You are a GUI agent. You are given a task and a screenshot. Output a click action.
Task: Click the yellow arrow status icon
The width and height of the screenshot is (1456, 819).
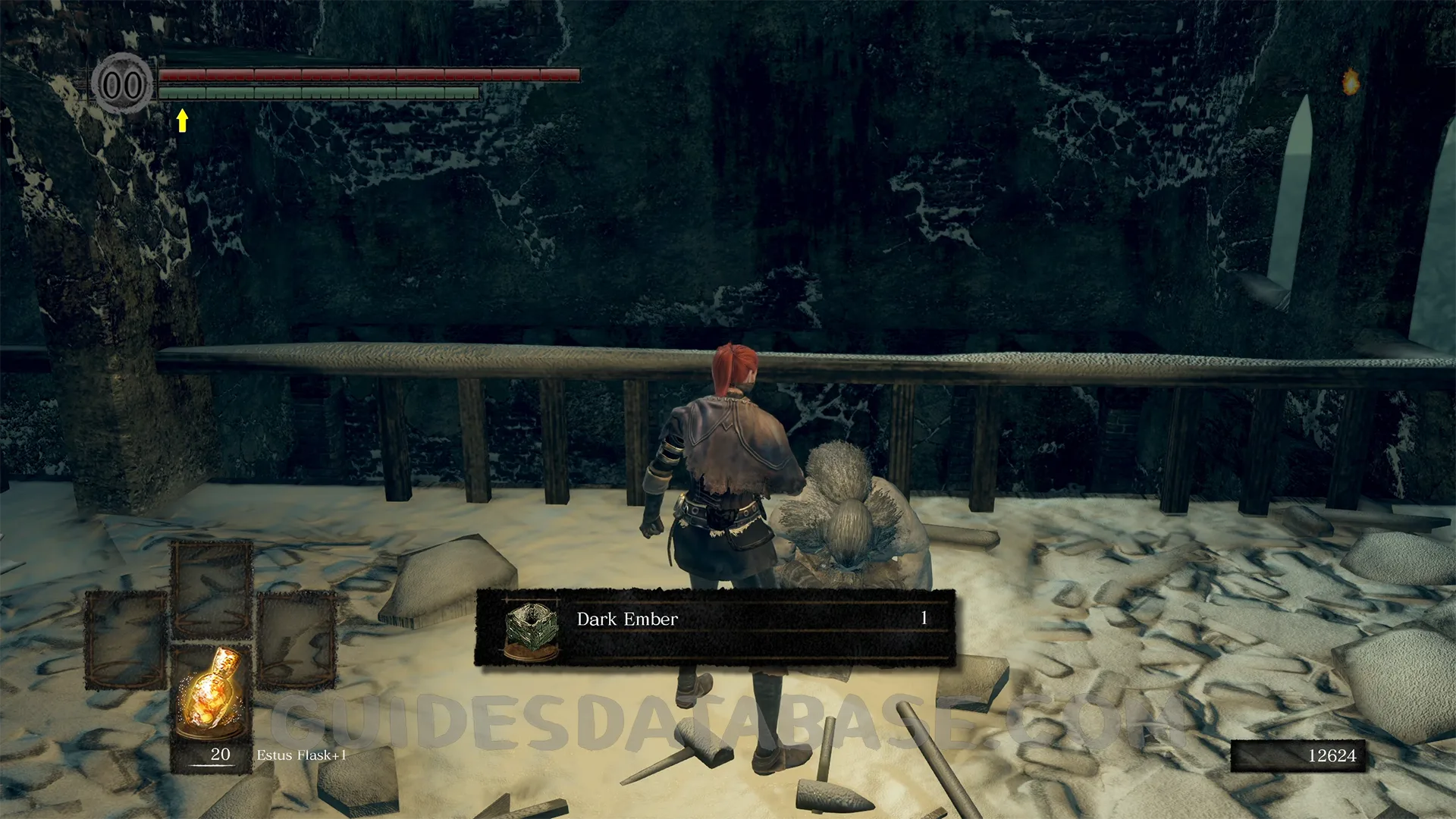point(182,120)
